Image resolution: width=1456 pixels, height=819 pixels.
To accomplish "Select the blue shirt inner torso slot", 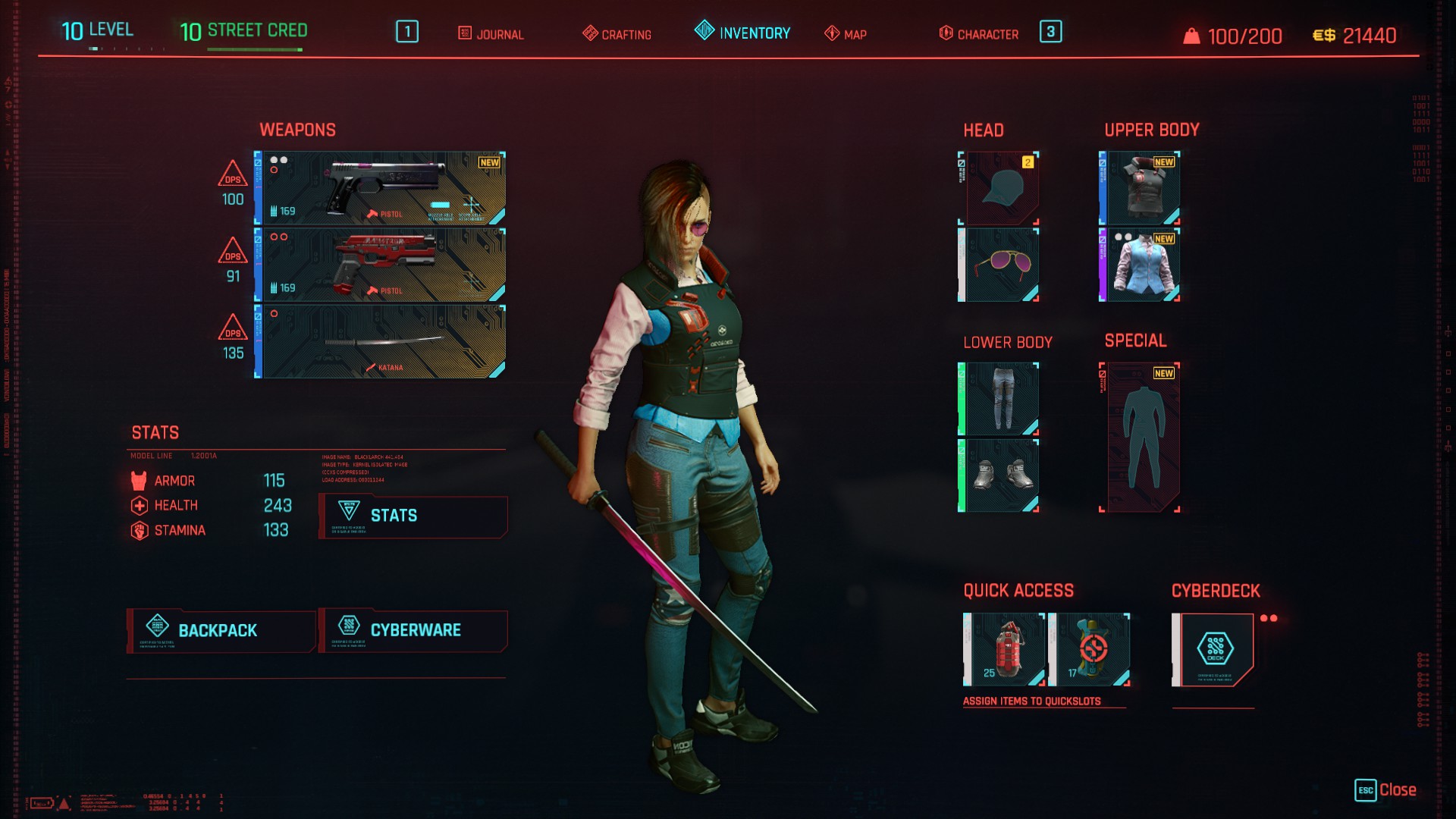I will 1141,265.
